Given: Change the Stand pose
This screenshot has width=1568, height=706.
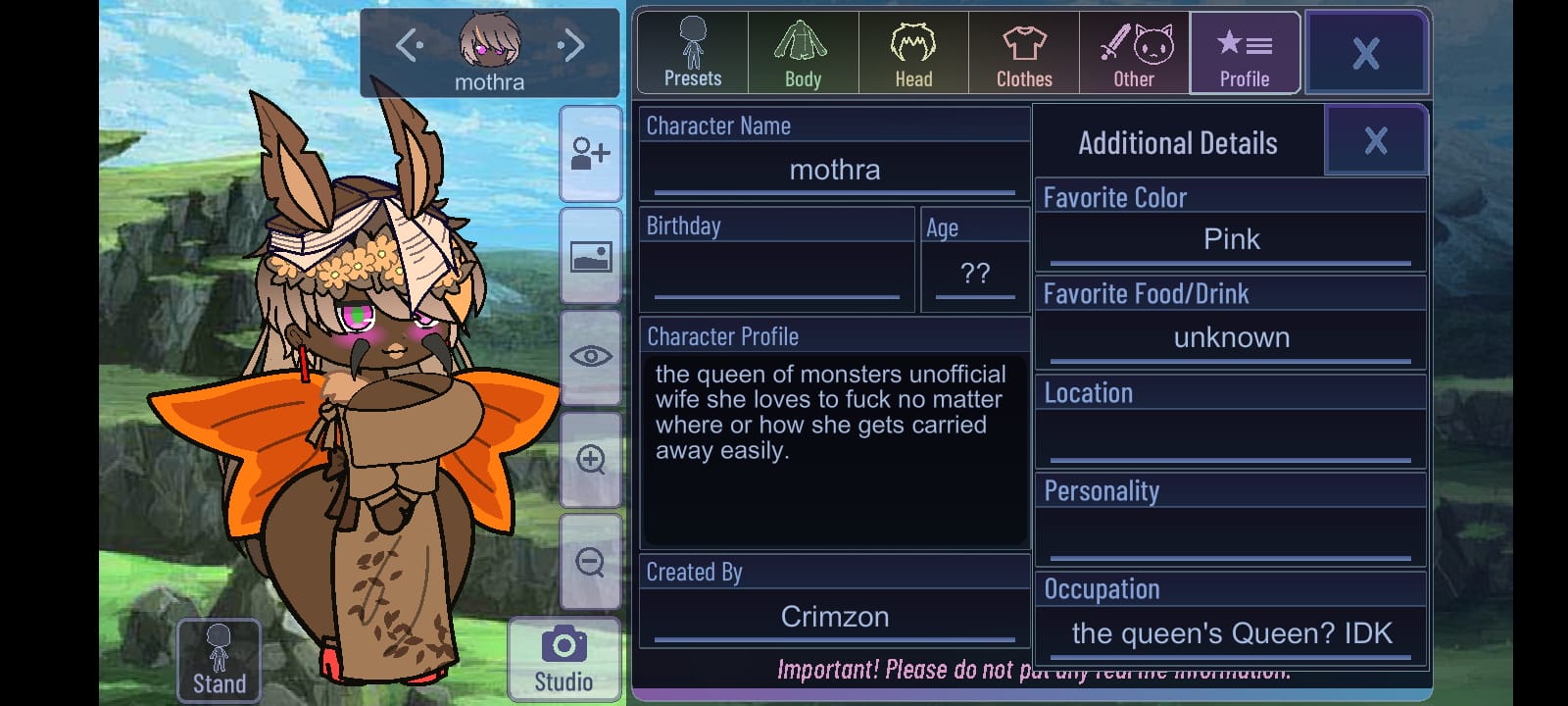Looking at the screenshot, I should 219,660.
